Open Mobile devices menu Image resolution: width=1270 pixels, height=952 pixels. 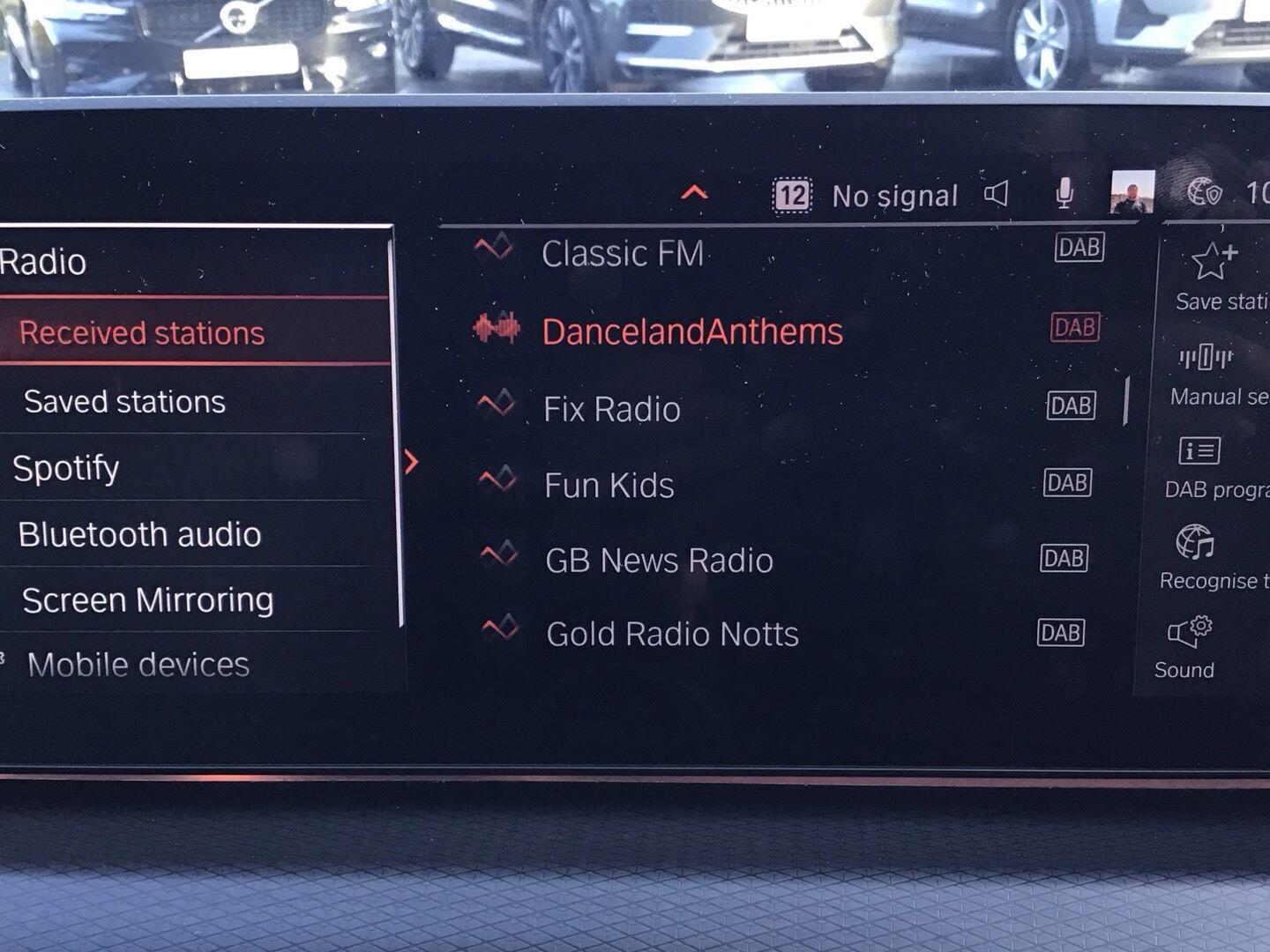(138, 665)
